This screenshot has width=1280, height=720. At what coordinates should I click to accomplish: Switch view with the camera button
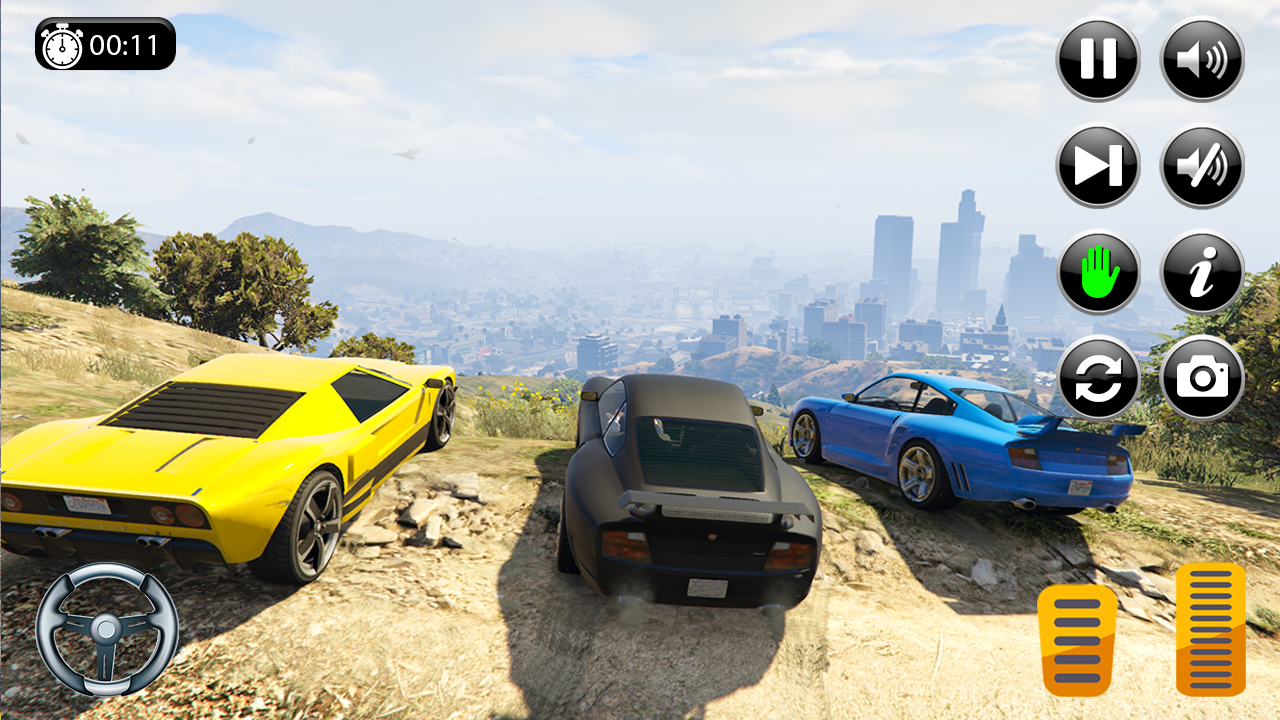point(1201,378)
